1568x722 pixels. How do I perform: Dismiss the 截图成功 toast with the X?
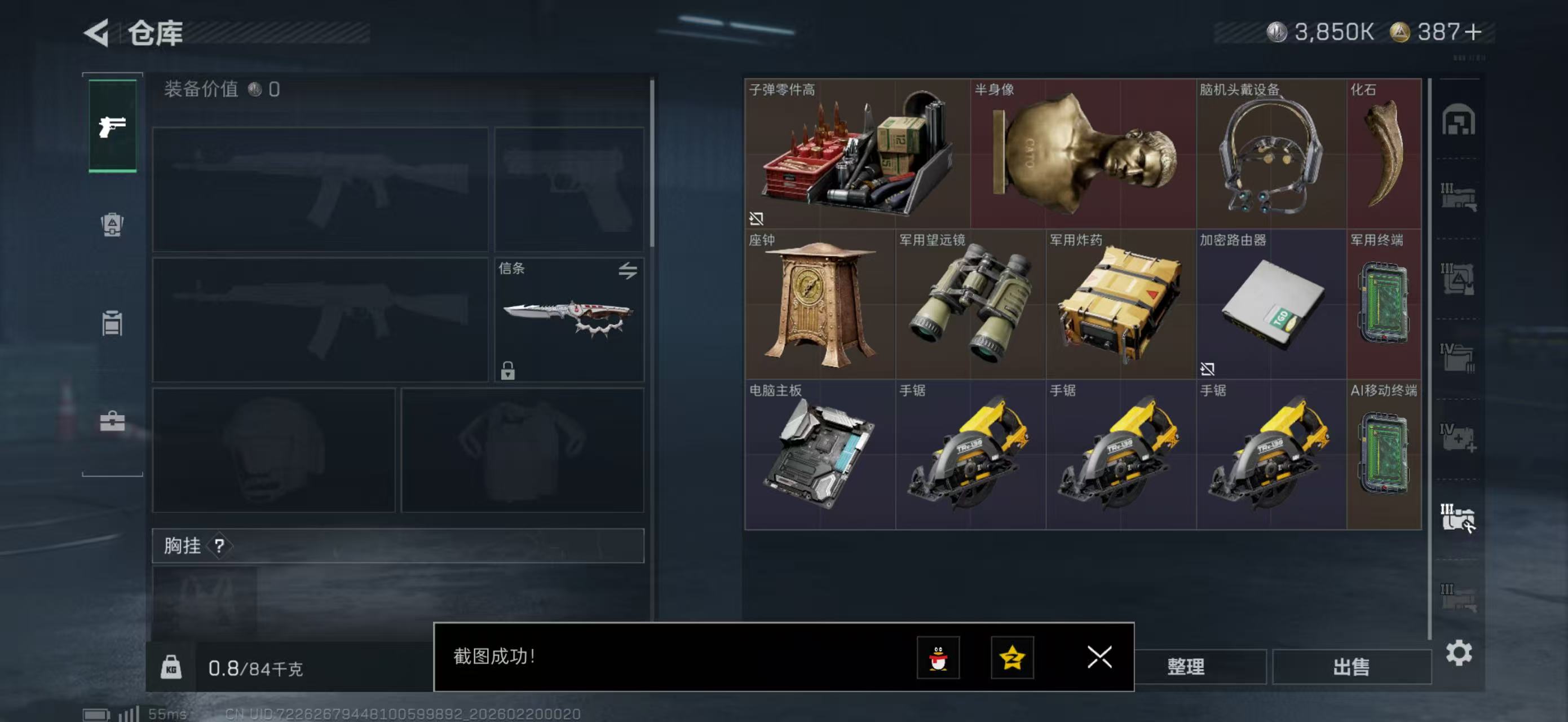coord(1099,658)
